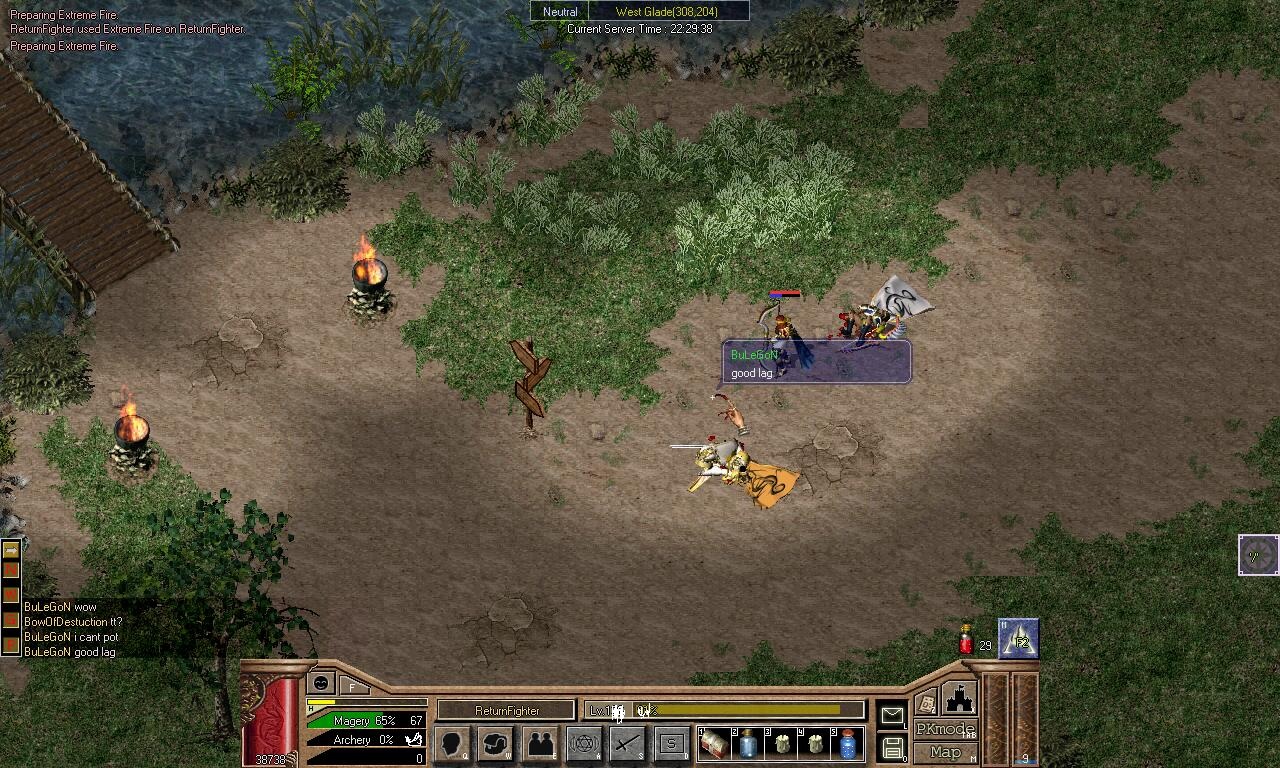Use the treasure chest in slot 1
The width and height of the screenshot is (1280, 768).
715,744
